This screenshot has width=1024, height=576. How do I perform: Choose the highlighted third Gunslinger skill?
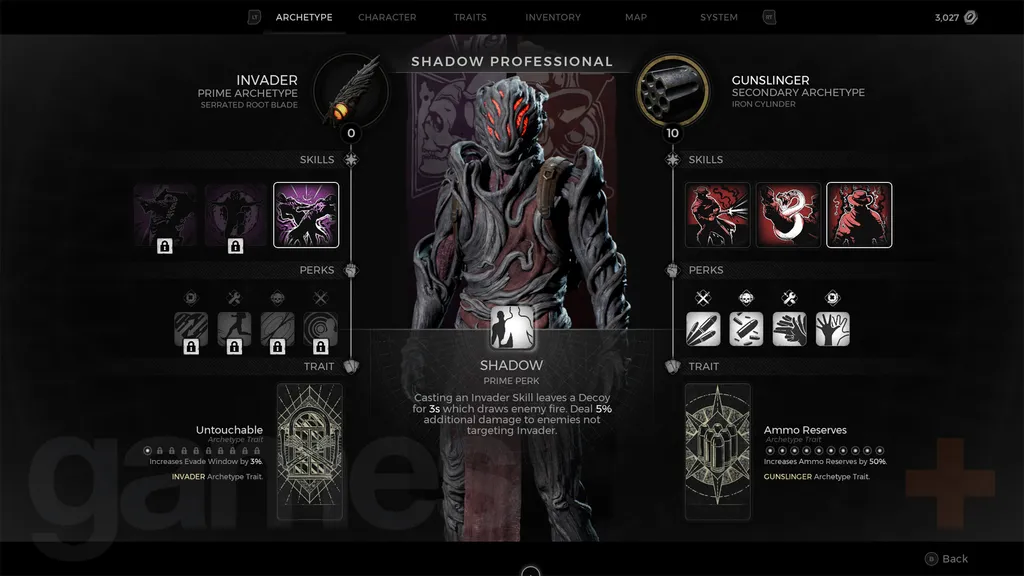859,214
